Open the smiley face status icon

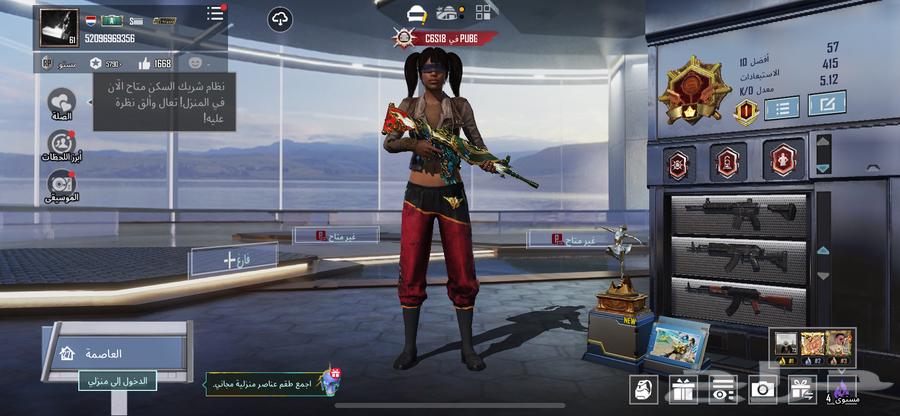point(194,64)
